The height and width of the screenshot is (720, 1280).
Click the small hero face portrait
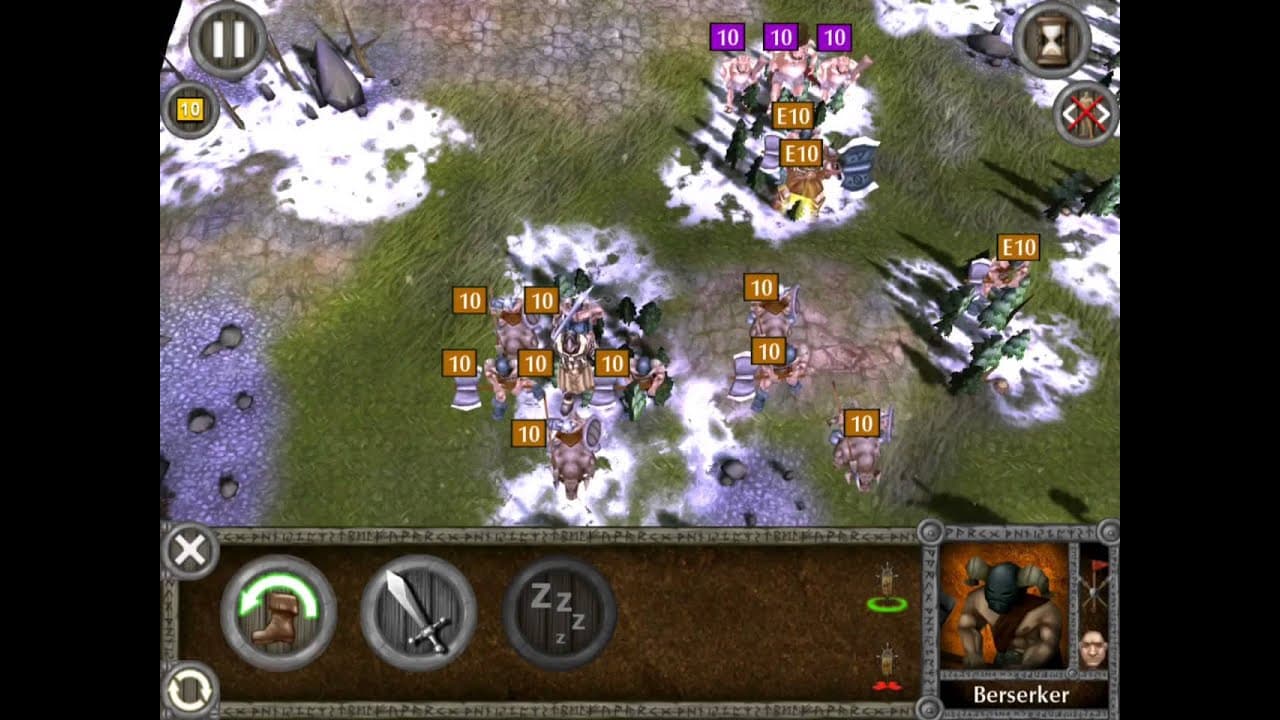1094,648
